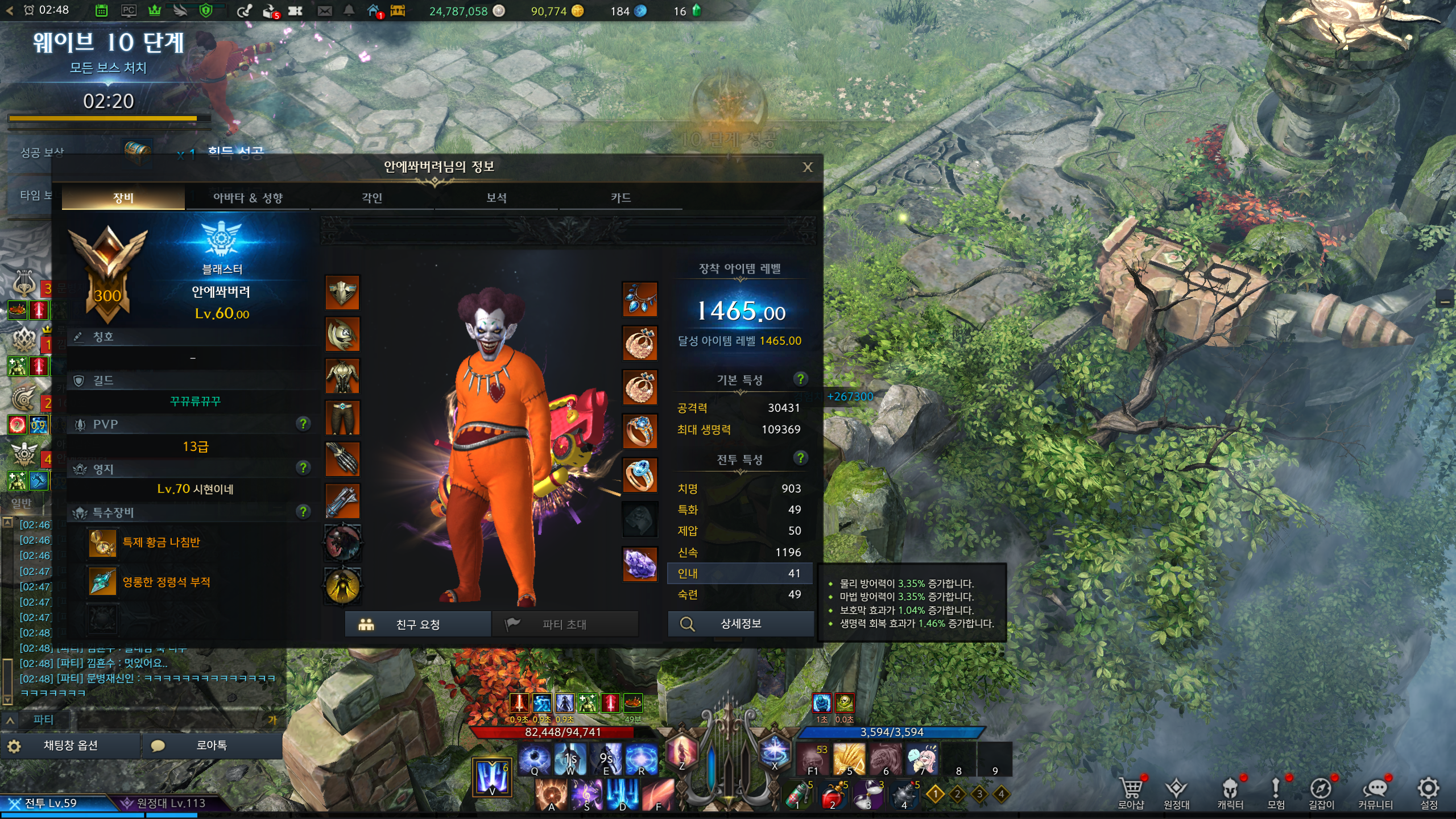This screenshot has width=1456, height=819.
Task: Open the 로아톡 messenger
Action: [211, 746]
